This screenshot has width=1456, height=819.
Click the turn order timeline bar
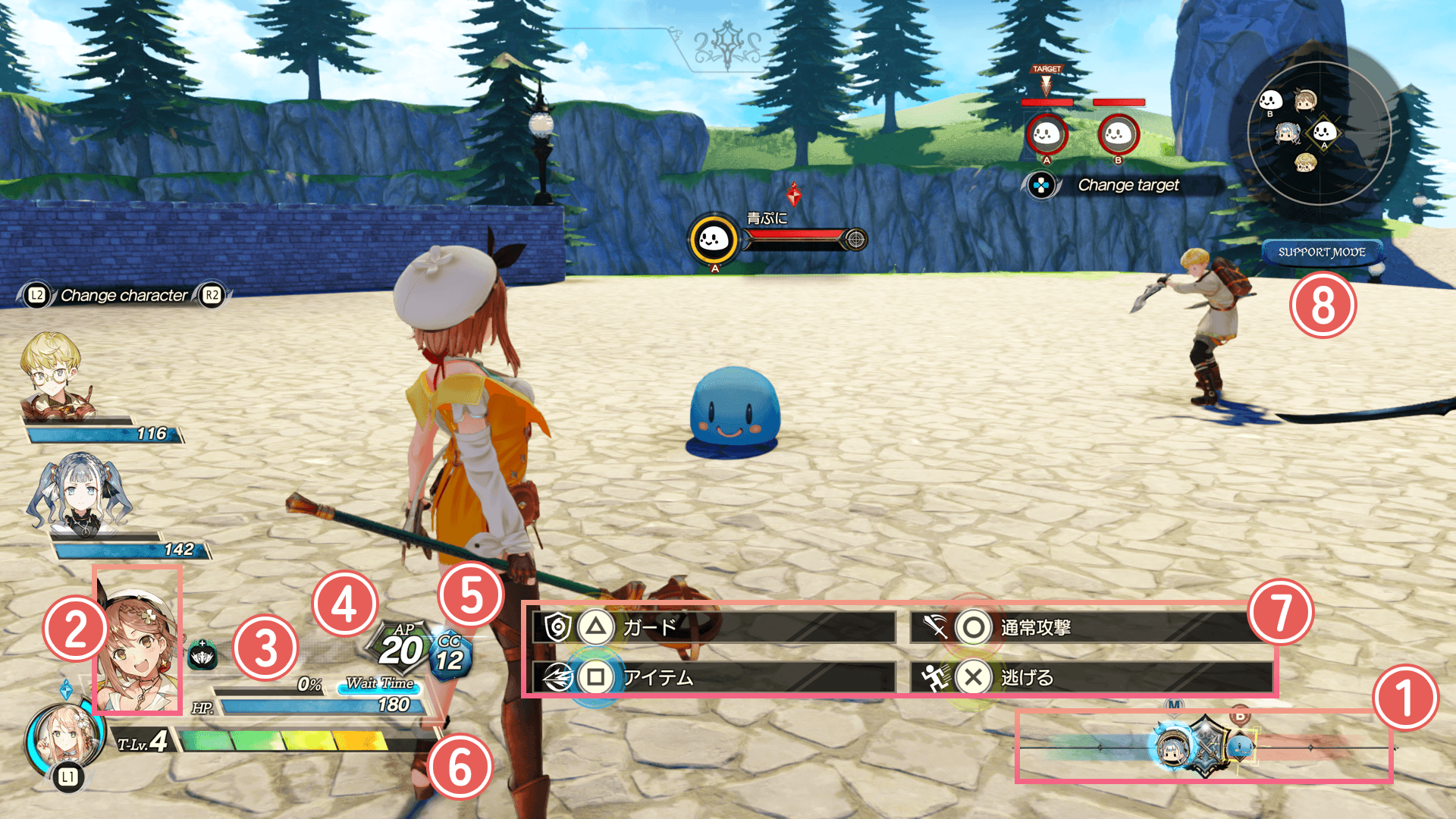(x=1206, y=748)
